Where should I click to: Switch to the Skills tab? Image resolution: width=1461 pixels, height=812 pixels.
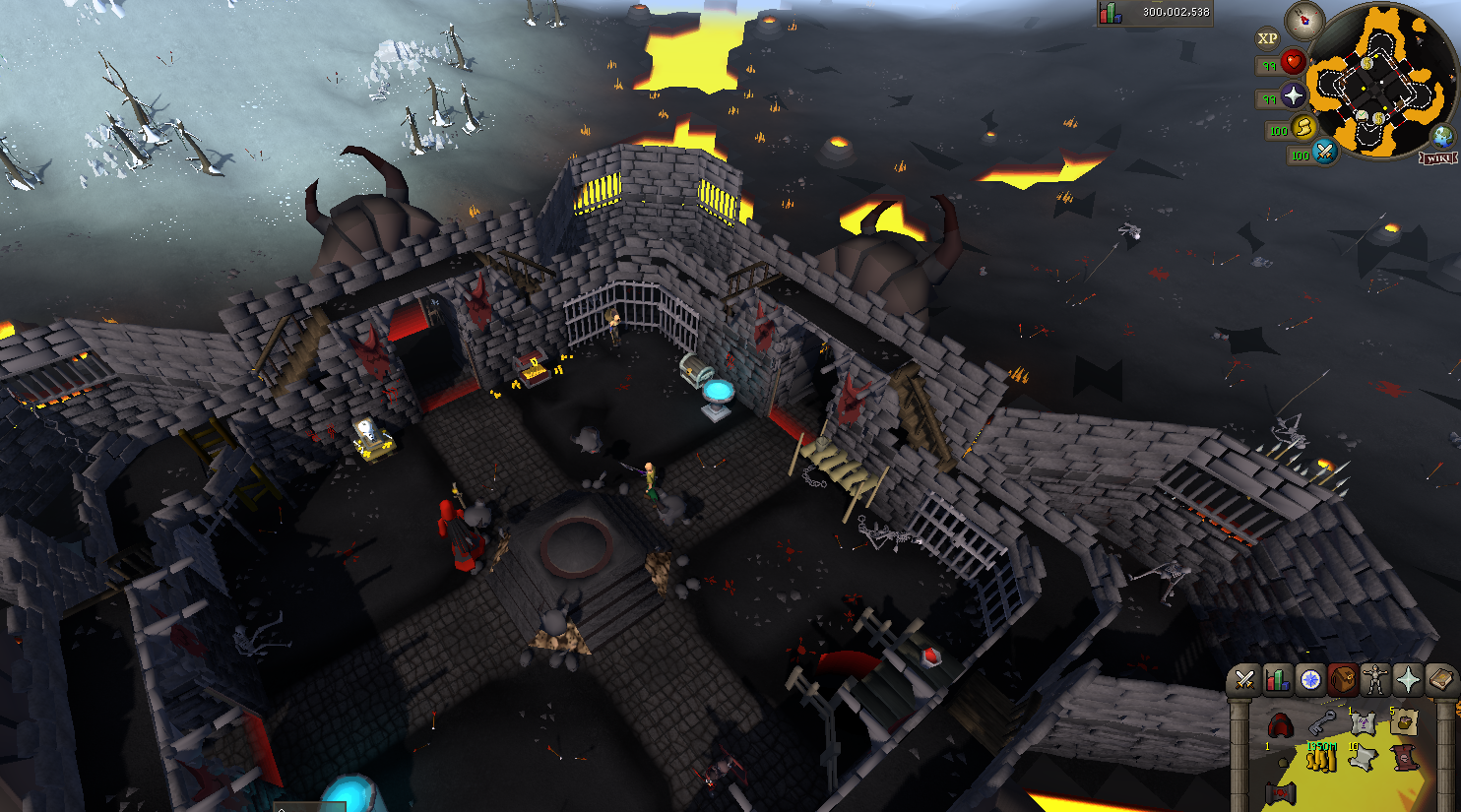coord(1277,680)
